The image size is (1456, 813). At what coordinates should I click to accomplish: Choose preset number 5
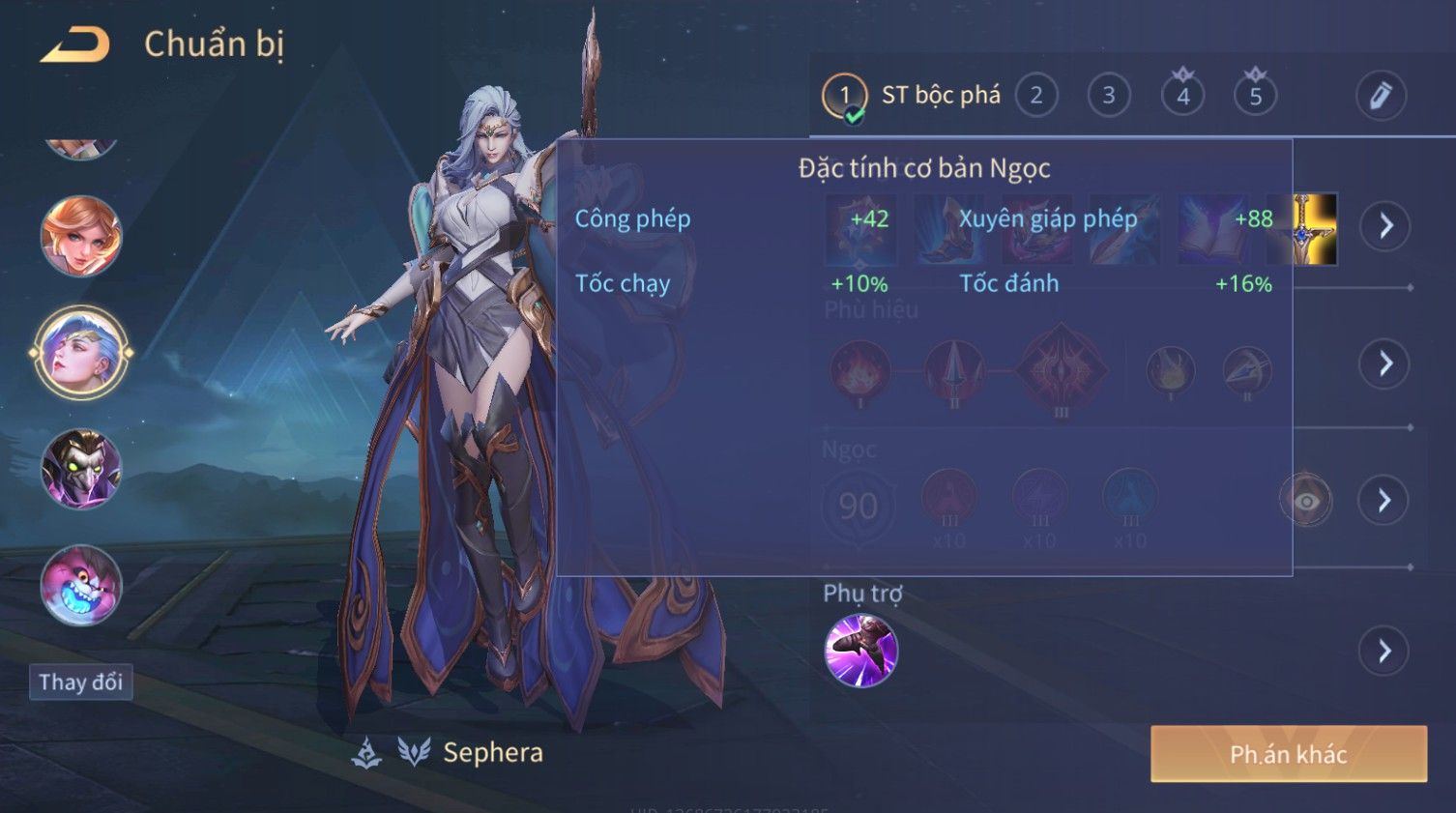coord(1255,96)
